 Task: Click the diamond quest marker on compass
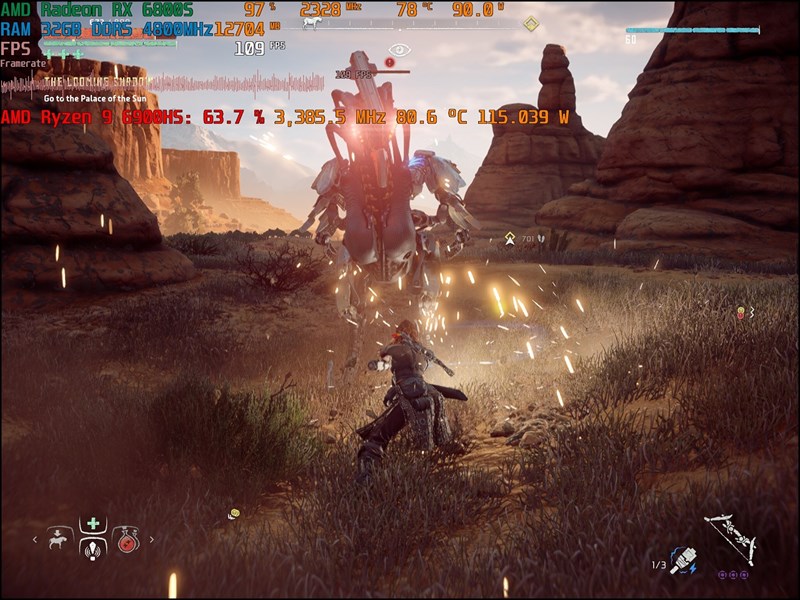pyautogui.click(x=531, y=24)
